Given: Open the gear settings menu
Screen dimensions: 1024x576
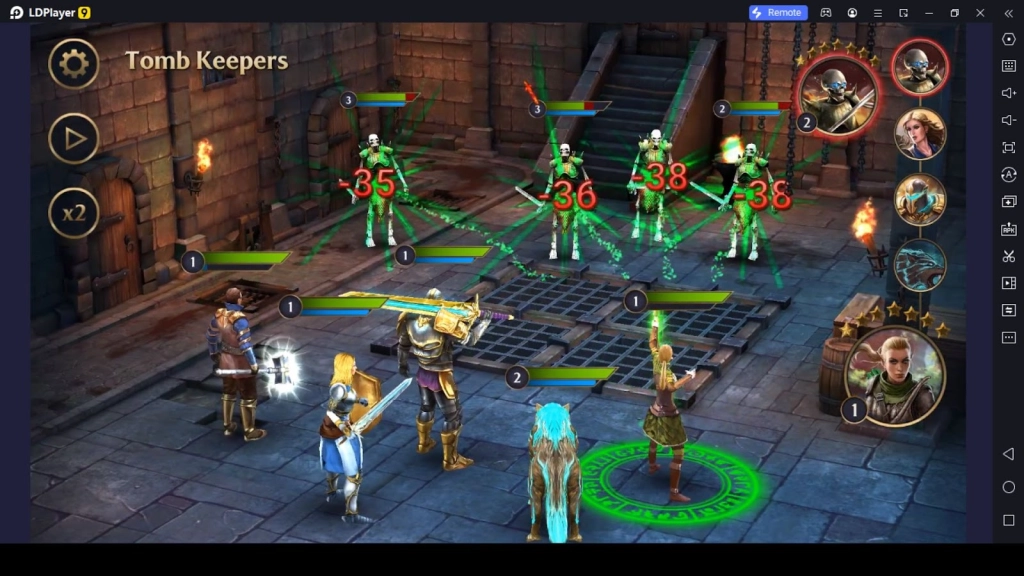Looking at the screenshot, I should (74, 65).
